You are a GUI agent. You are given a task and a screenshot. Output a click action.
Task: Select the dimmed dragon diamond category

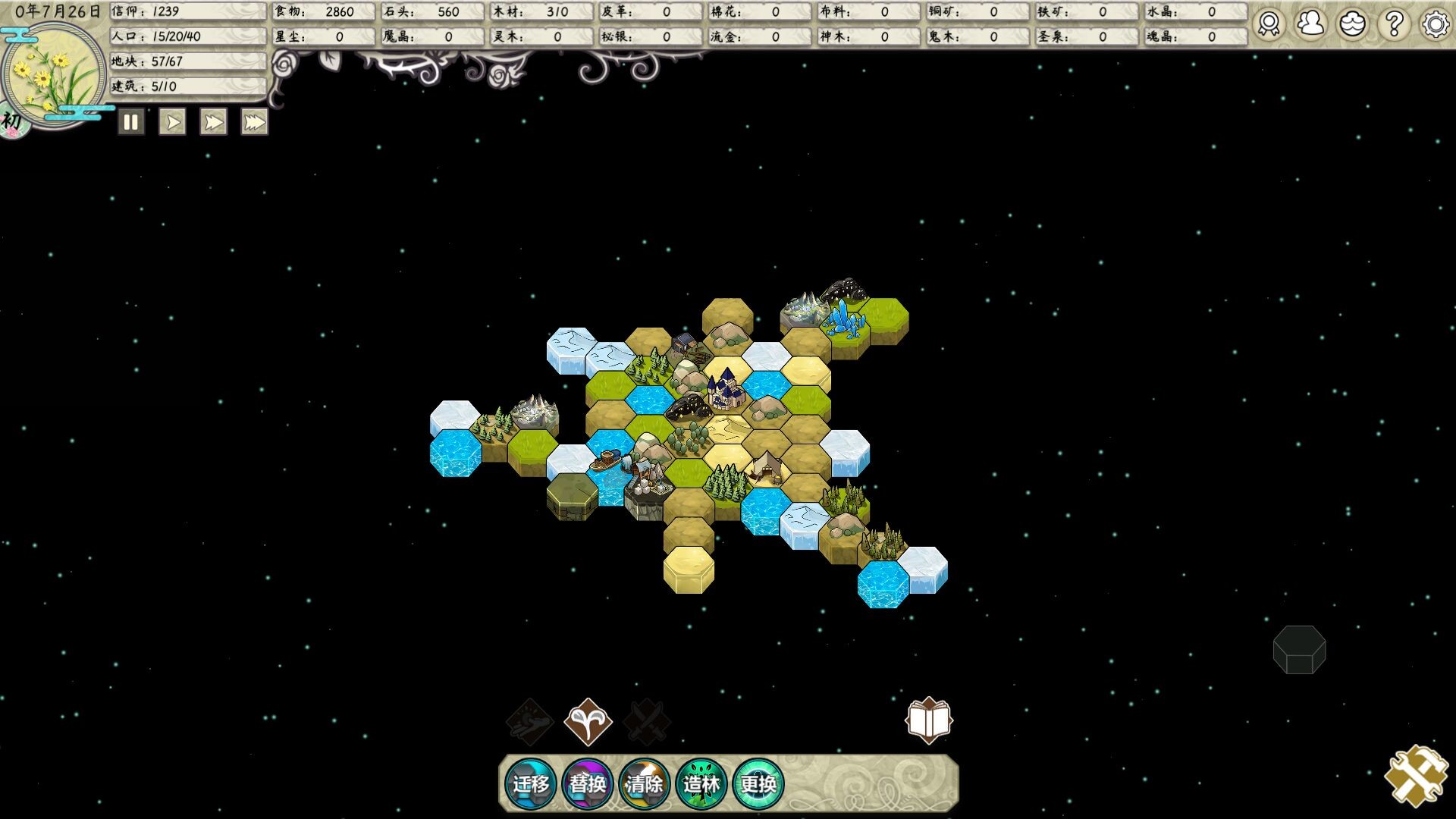pos(529,721)
